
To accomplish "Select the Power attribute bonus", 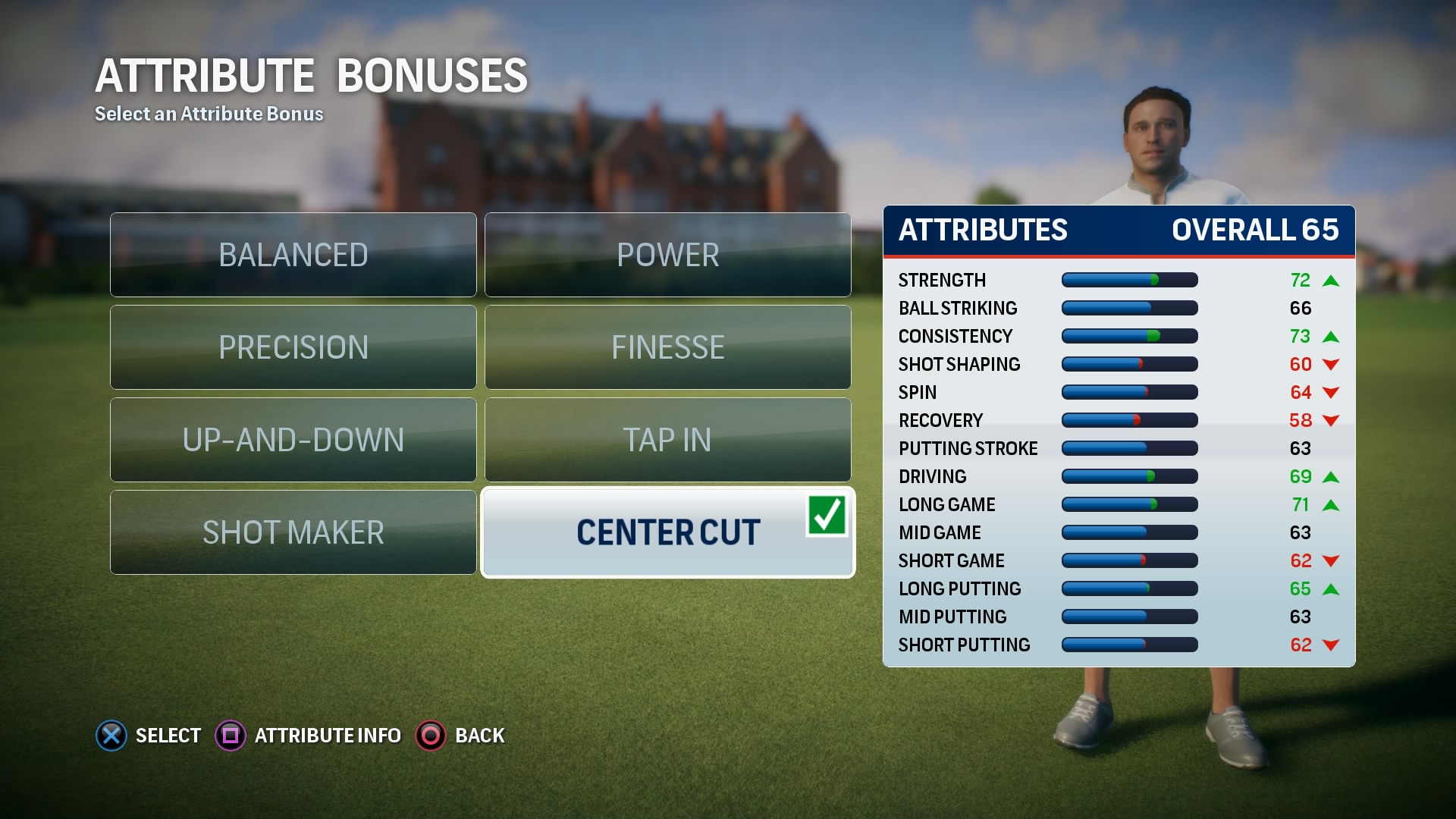I will 667,254.
